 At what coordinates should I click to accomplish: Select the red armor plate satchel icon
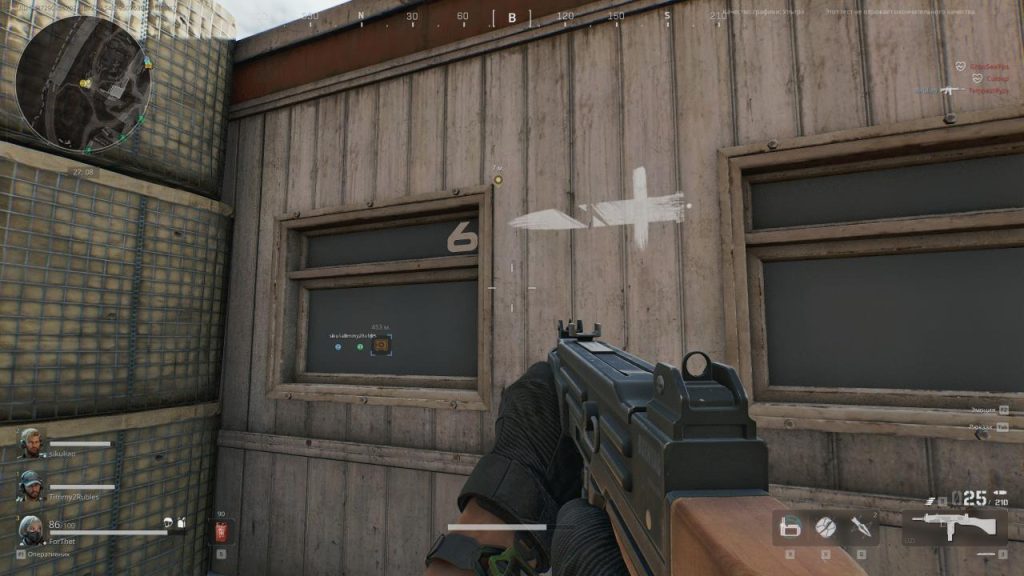tap(222, 530)
